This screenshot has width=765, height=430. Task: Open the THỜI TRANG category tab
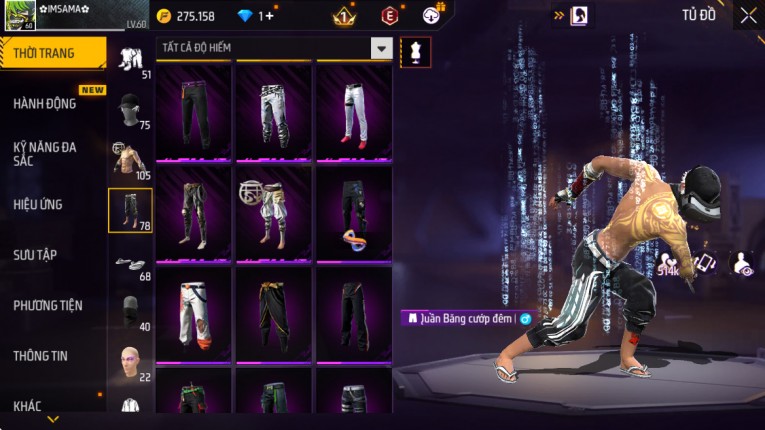(52, 53)
